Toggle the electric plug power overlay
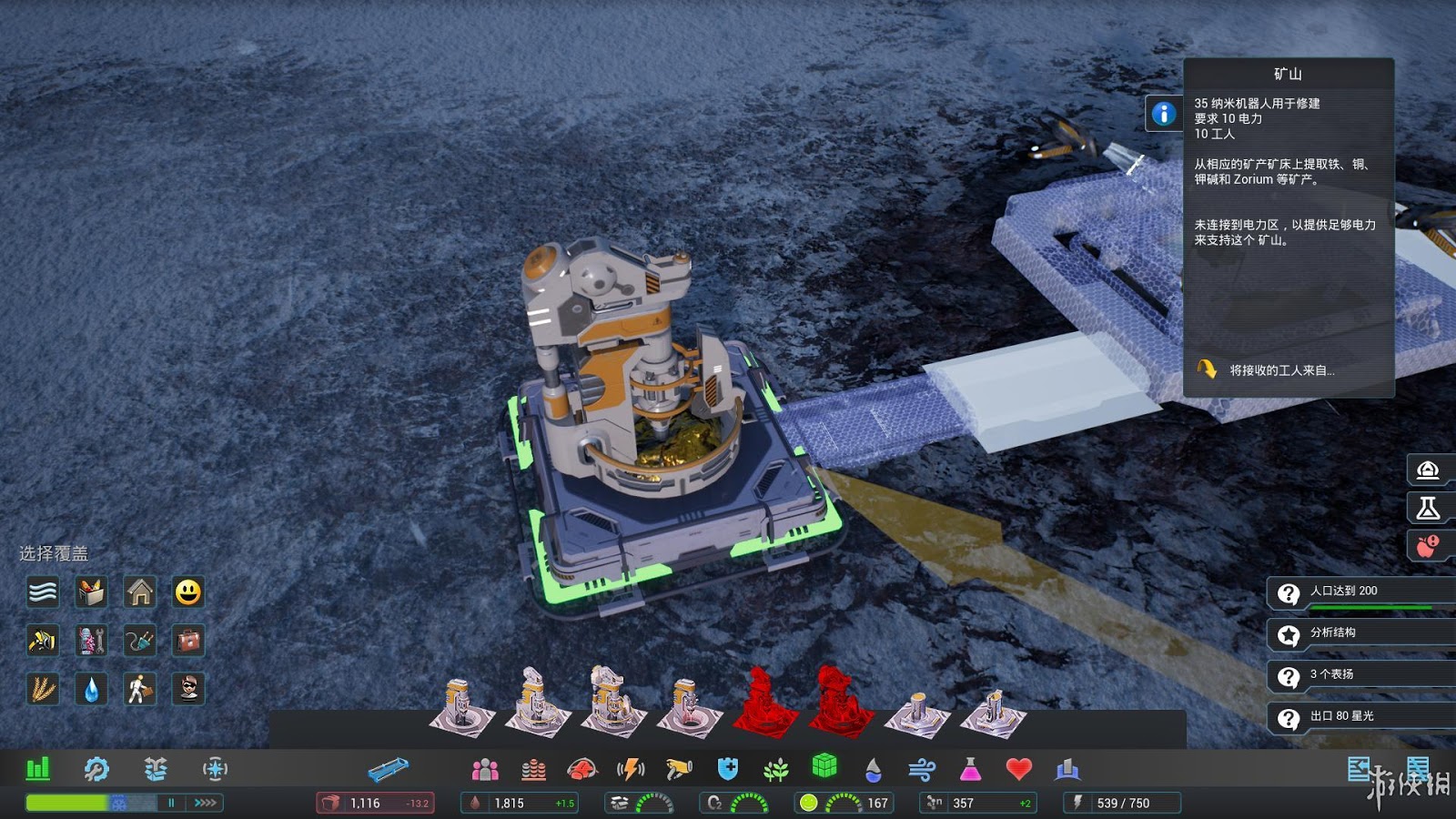The width and height of the screenshot is (1456, 819). (140, 641)
